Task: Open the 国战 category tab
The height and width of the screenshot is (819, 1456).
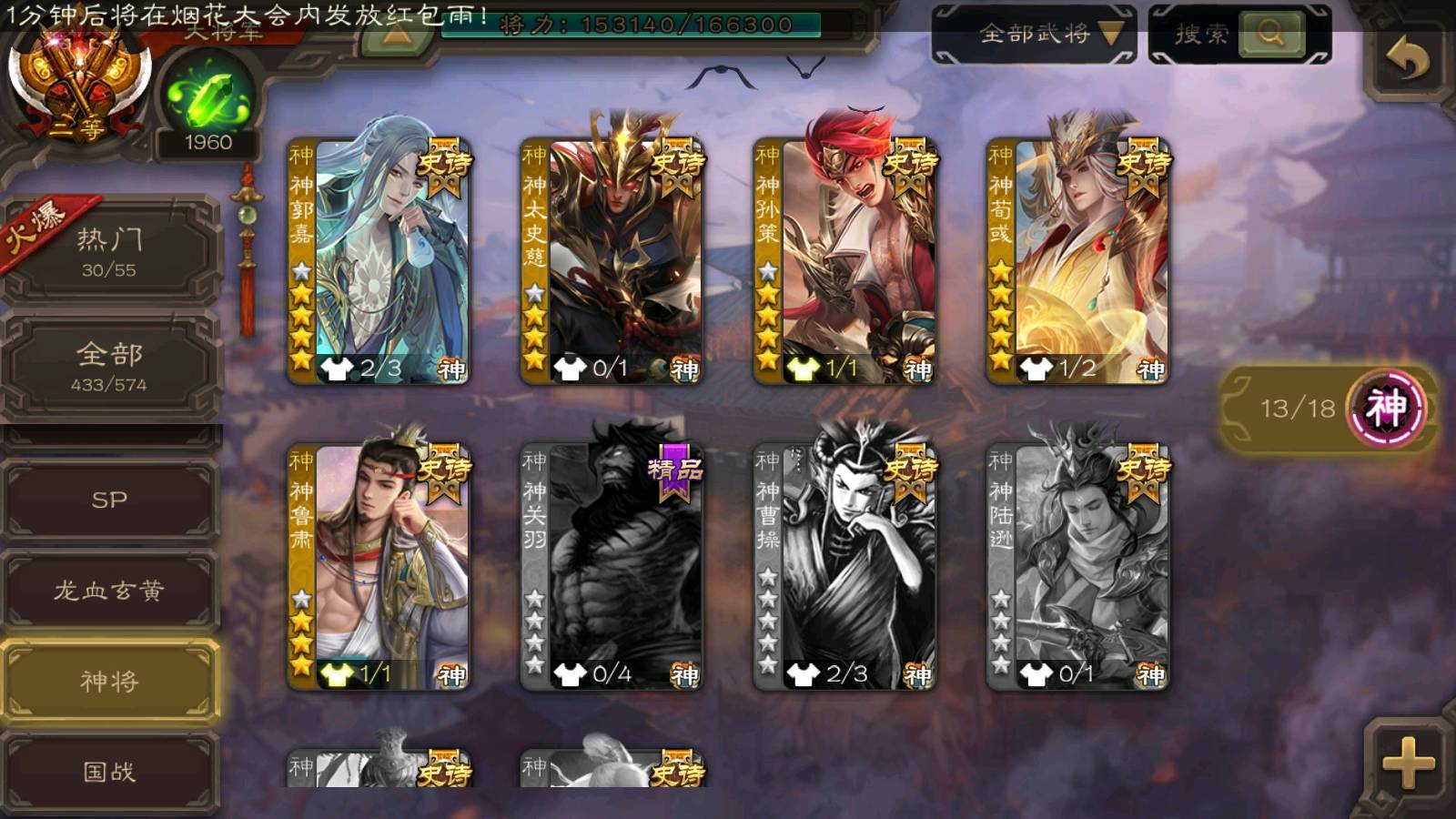Action: 109,772
